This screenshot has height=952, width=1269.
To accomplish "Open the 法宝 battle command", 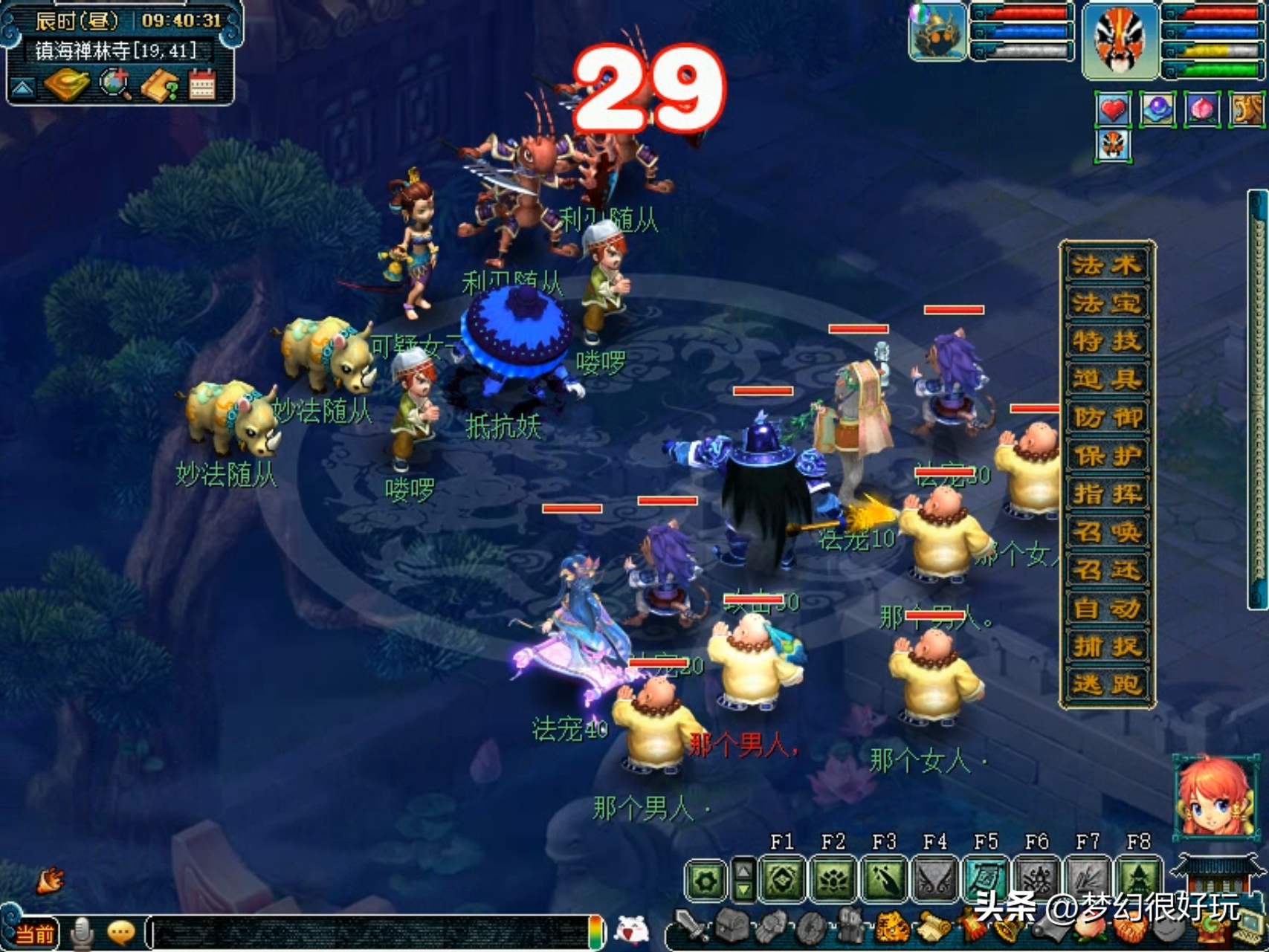I will tap(1106, 303).
